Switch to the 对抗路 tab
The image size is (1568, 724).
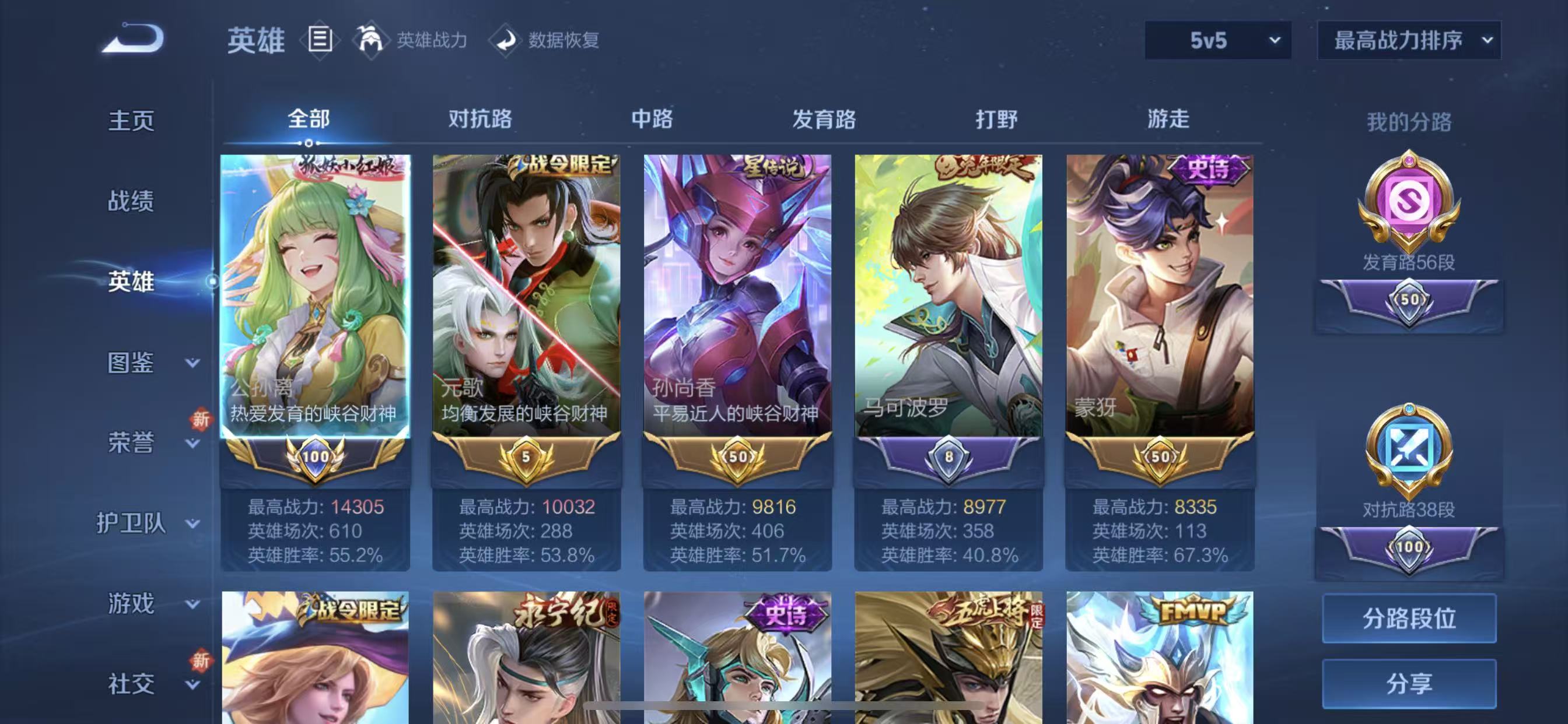click(480, 121)
